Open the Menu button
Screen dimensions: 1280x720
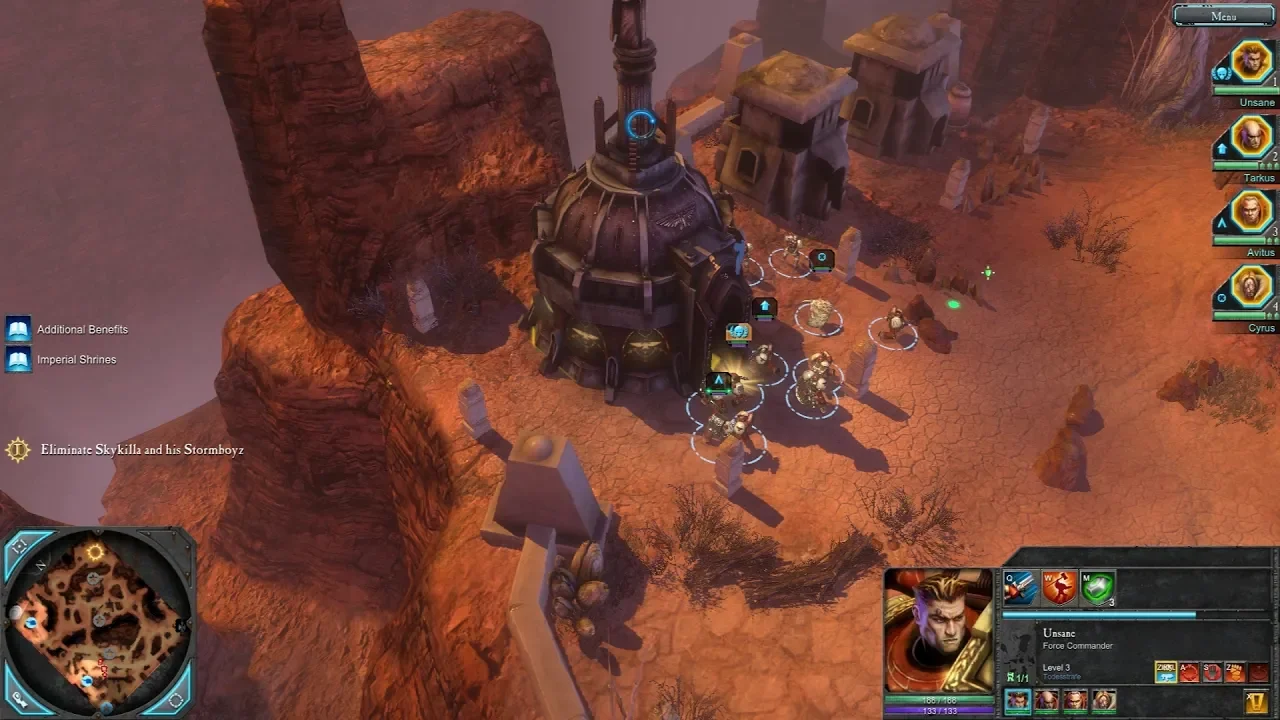click(1224, 16)
